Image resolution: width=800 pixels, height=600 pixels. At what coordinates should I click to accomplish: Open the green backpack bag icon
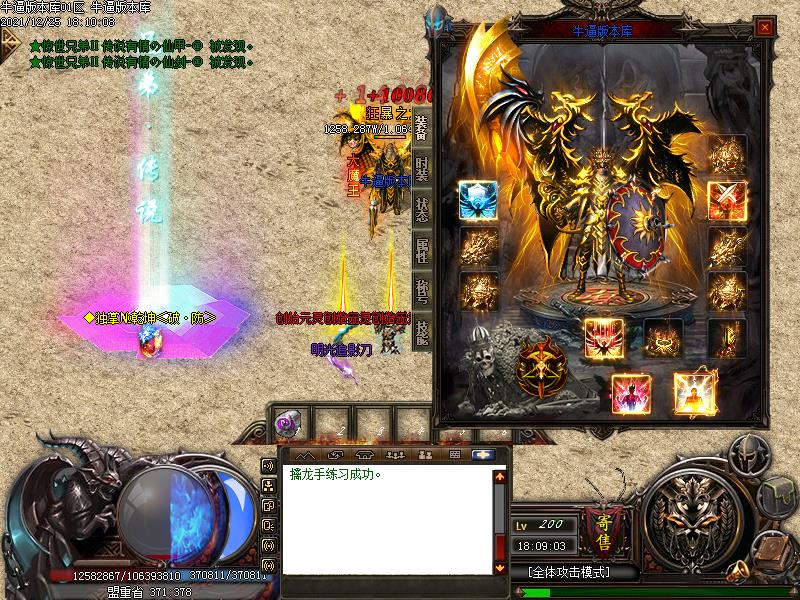(778, 497)
